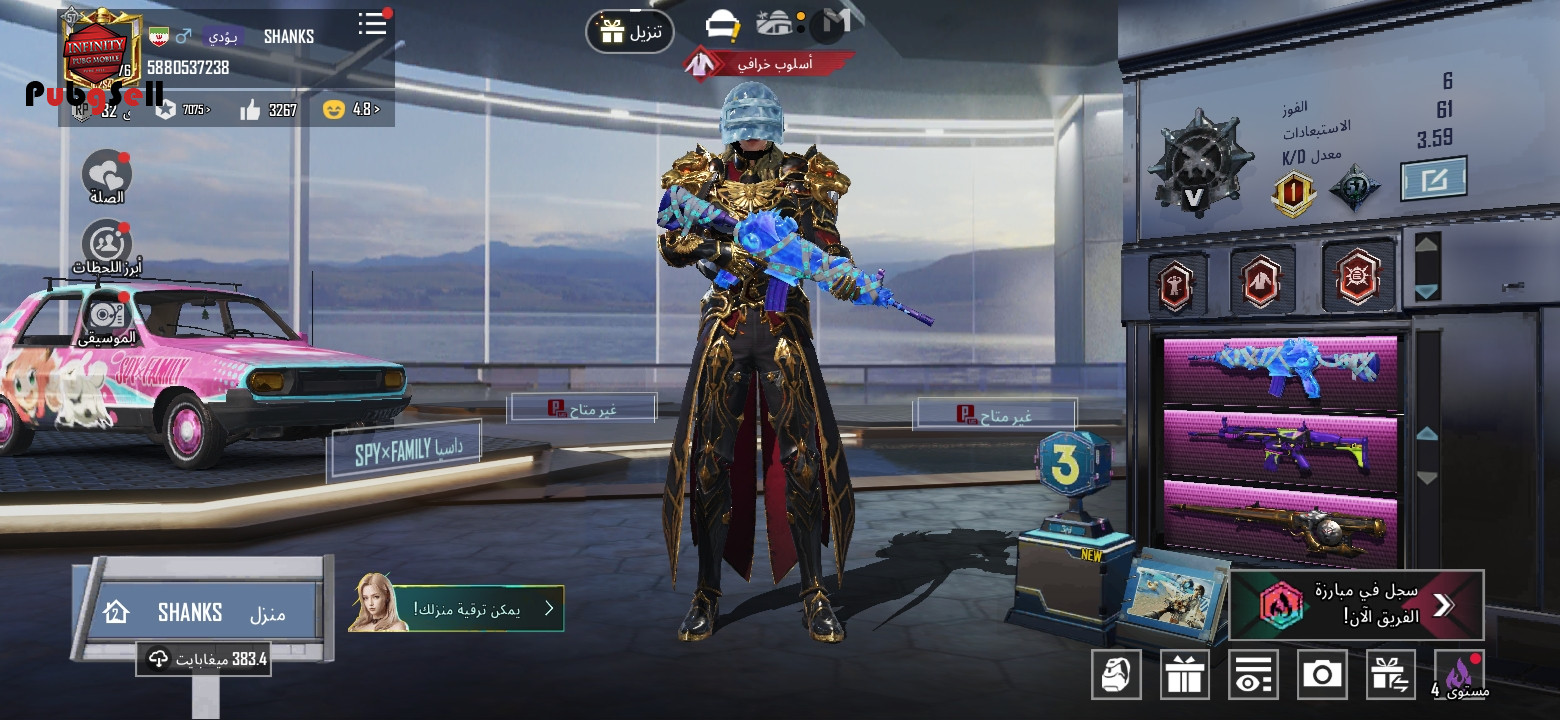Image resolution: width=1560 pixels, height=720 pixels.
Task: Click the تنزيل download gift button
Action: click(x=629, y=31)
